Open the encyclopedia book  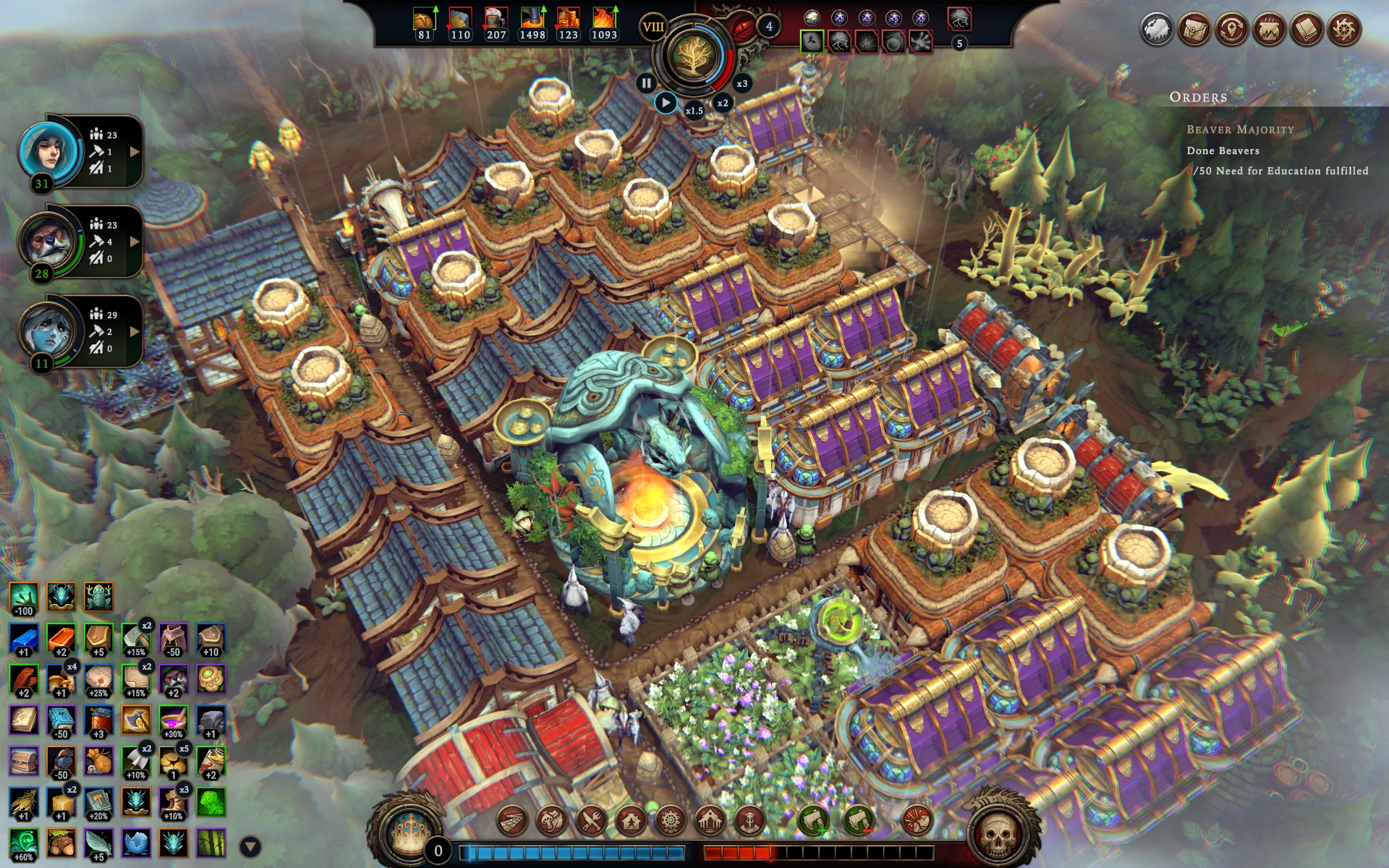pos(1307,30)
